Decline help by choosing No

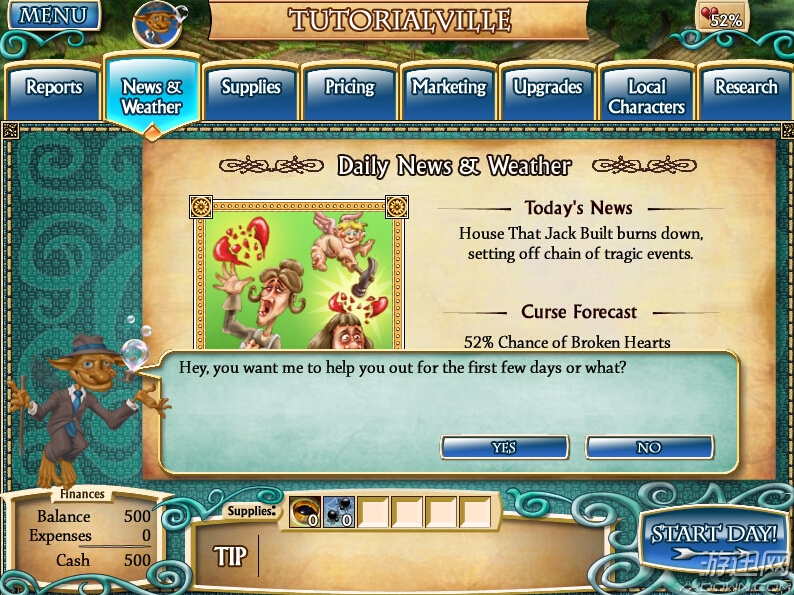click(649, 447)
